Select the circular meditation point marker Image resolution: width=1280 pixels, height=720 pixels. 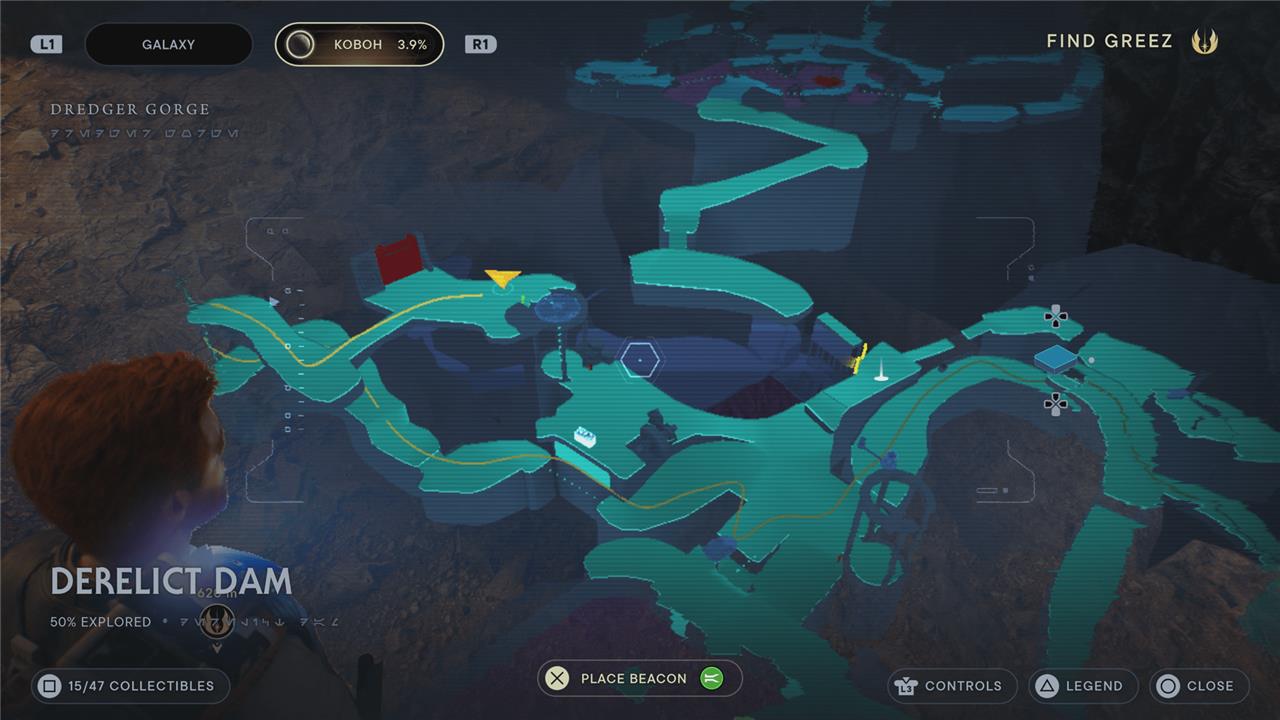tap(558, 306)
